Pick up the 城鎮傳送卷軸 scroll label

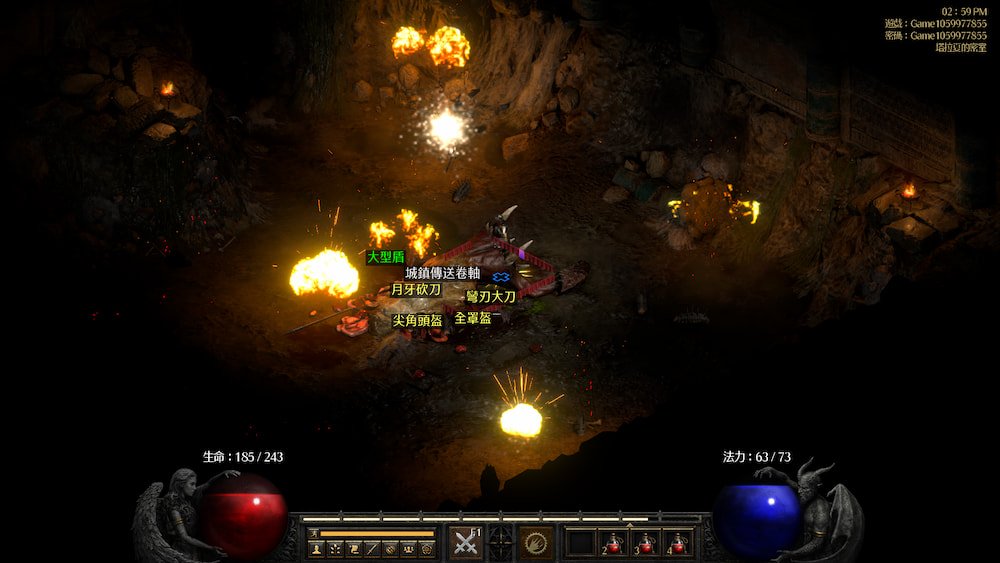click(x=442, y=273)
